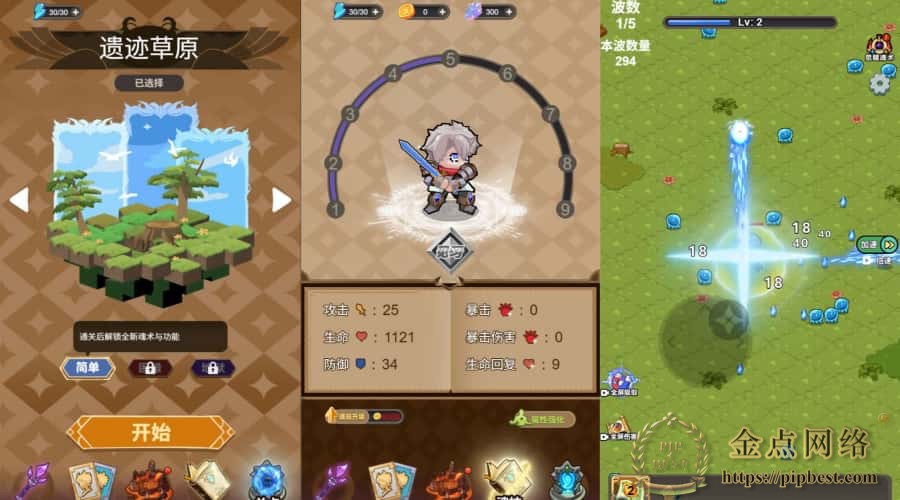Viewport: 900px width, 500px height.
Task: Select node 9 on the hero arc
Action: pos(565,209)
